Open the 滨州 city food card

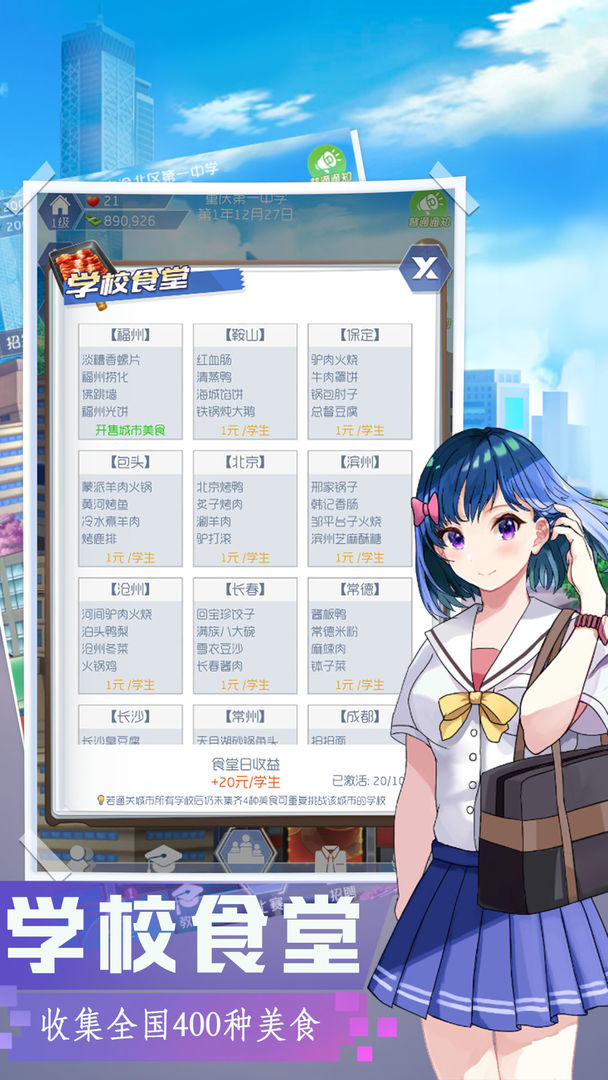[360, 507]
